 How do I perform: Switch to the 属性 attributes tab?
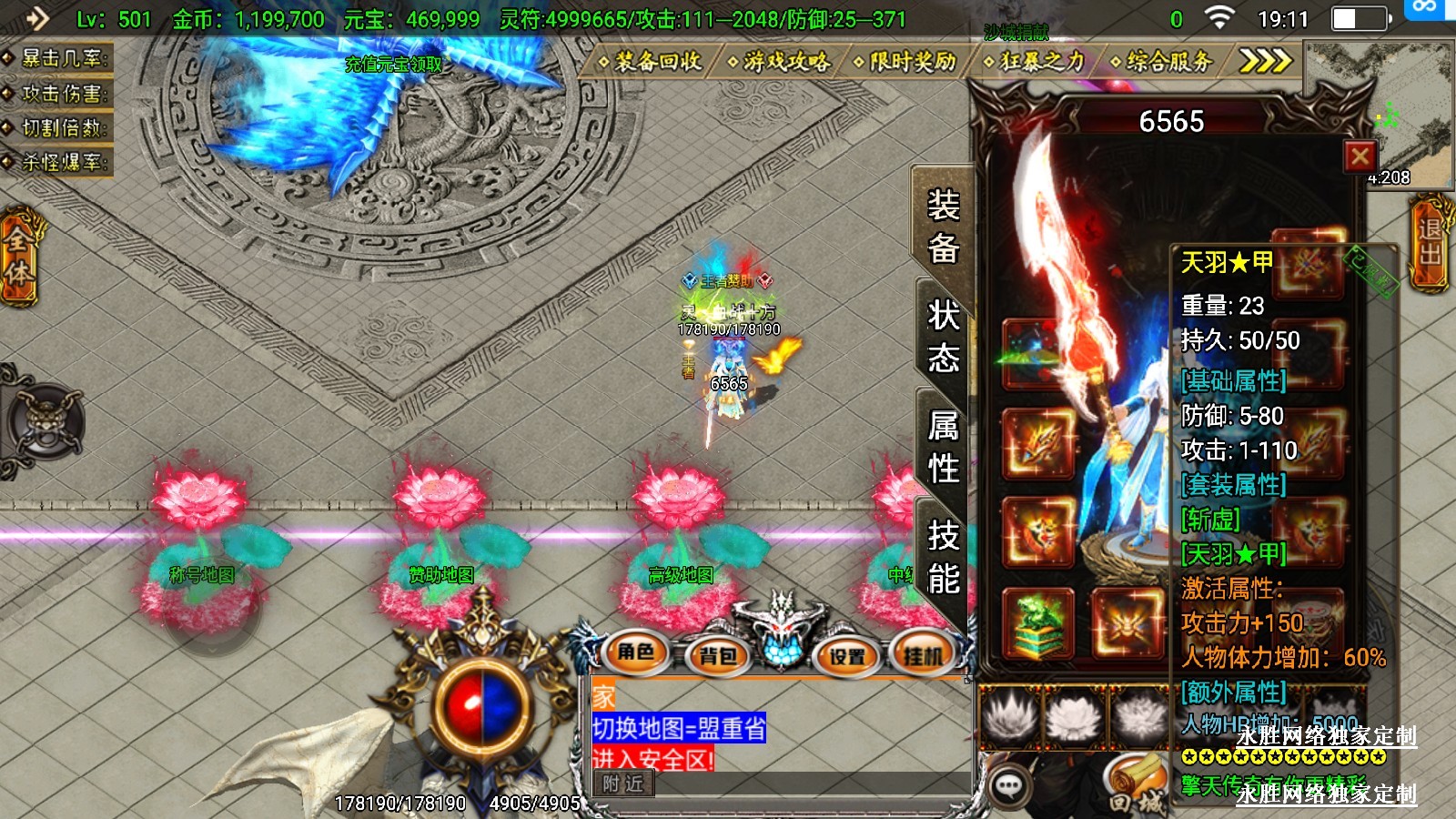tap(943, 447)
